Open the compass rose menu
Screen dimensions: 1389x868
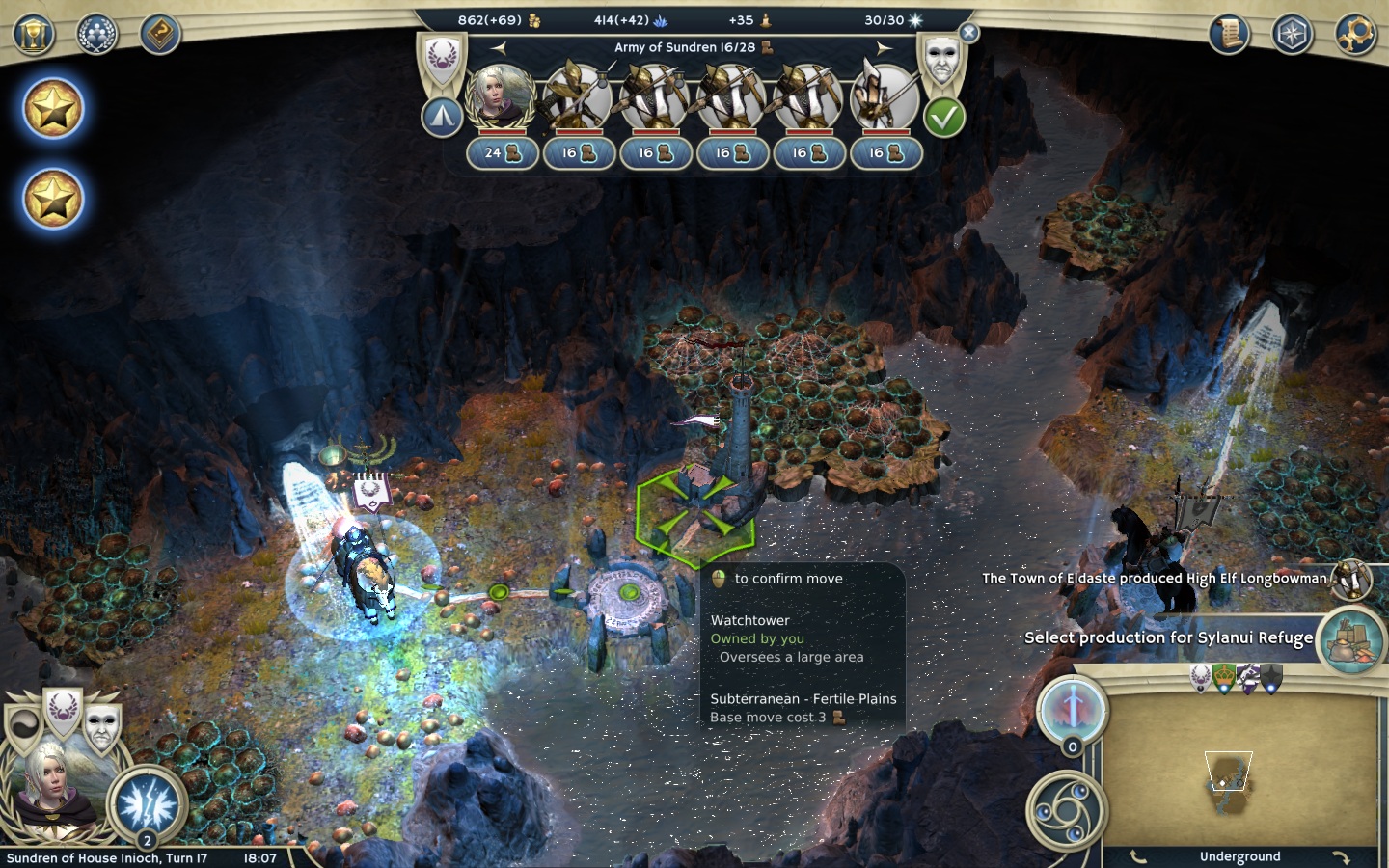(1292, 35)
